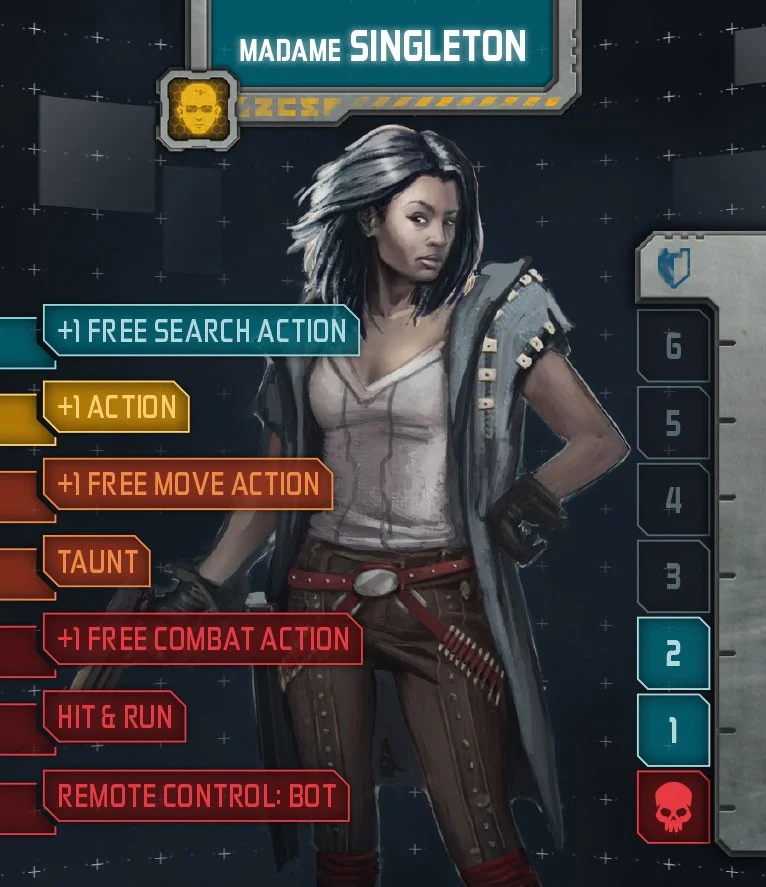Pick the Taunt skill
The width and height of the screenshot is (766, 887).
(x=96, y=561)
